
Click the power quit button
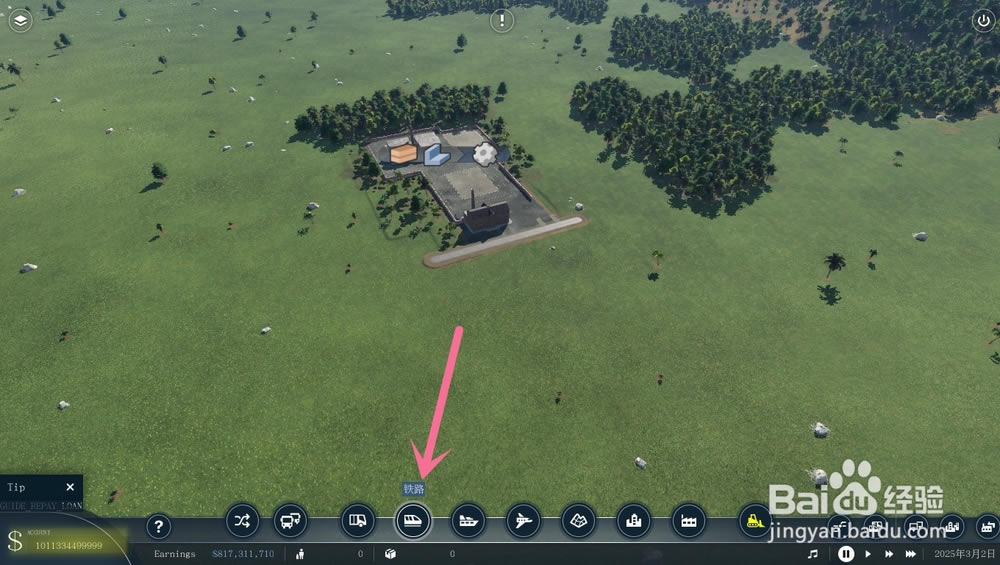[982, 19]
